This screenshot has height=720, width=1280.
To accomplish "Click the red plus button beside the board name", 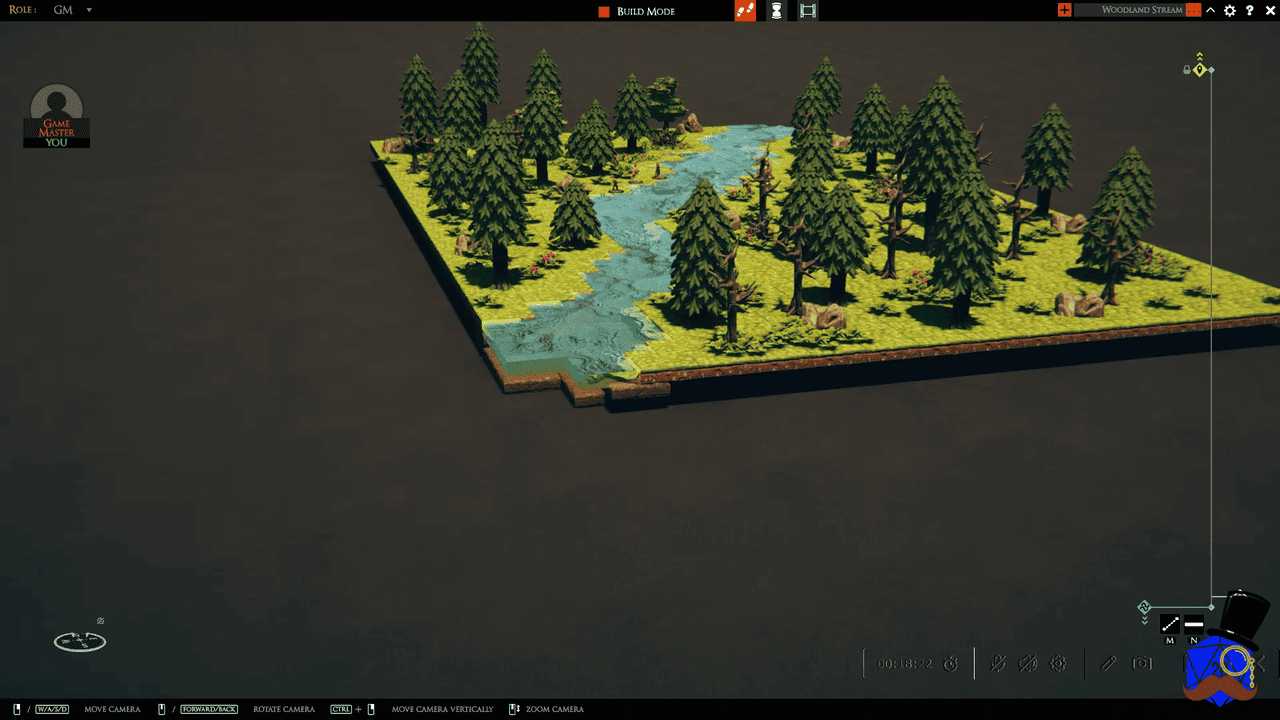I will point(1064,10).
